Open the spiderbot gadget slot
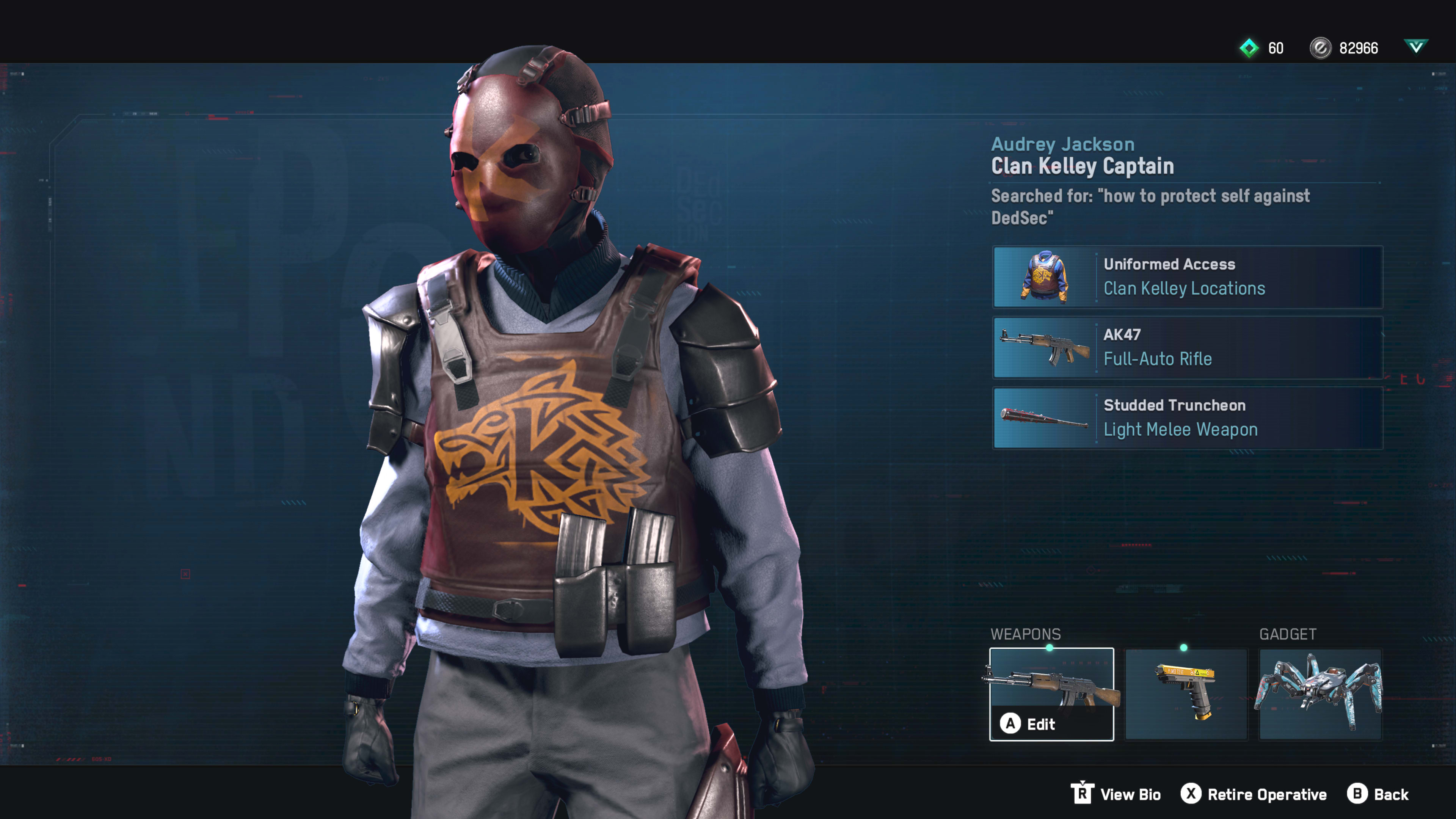1456x819 pixels. click(1320, 694)
